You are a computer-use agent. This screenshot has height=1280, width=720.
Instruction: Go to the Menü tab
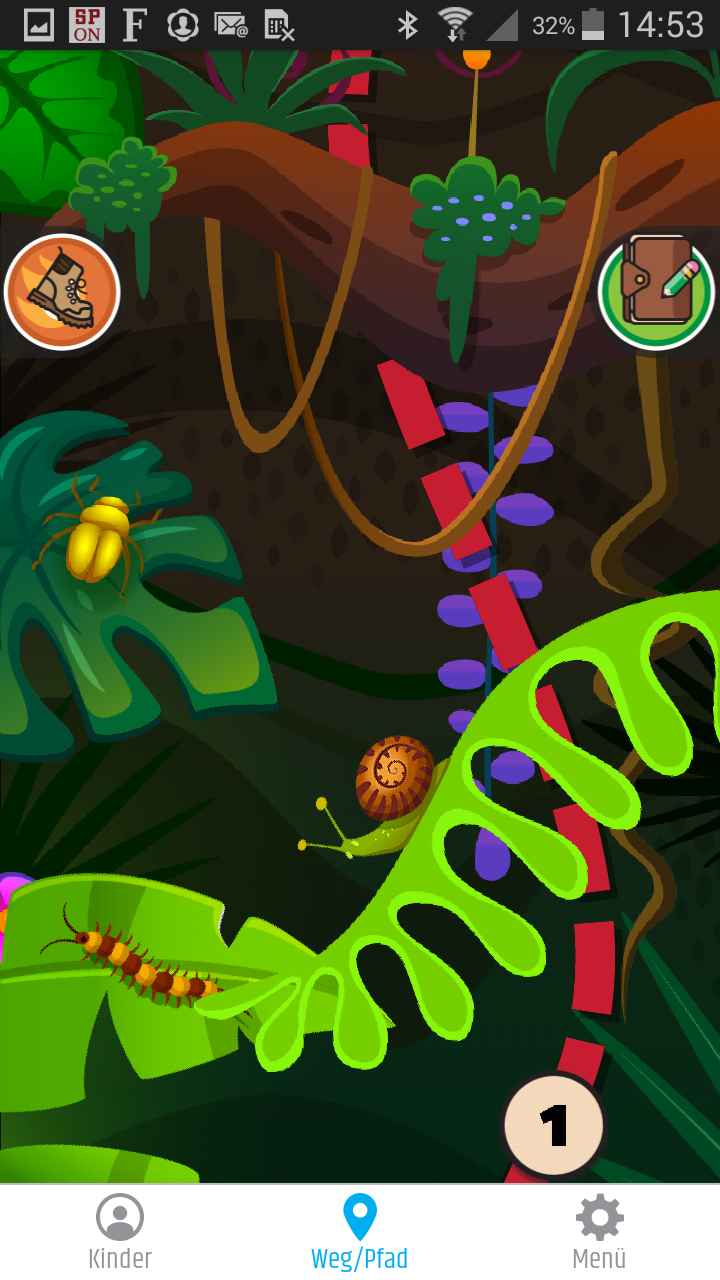tap(599, 1232)
